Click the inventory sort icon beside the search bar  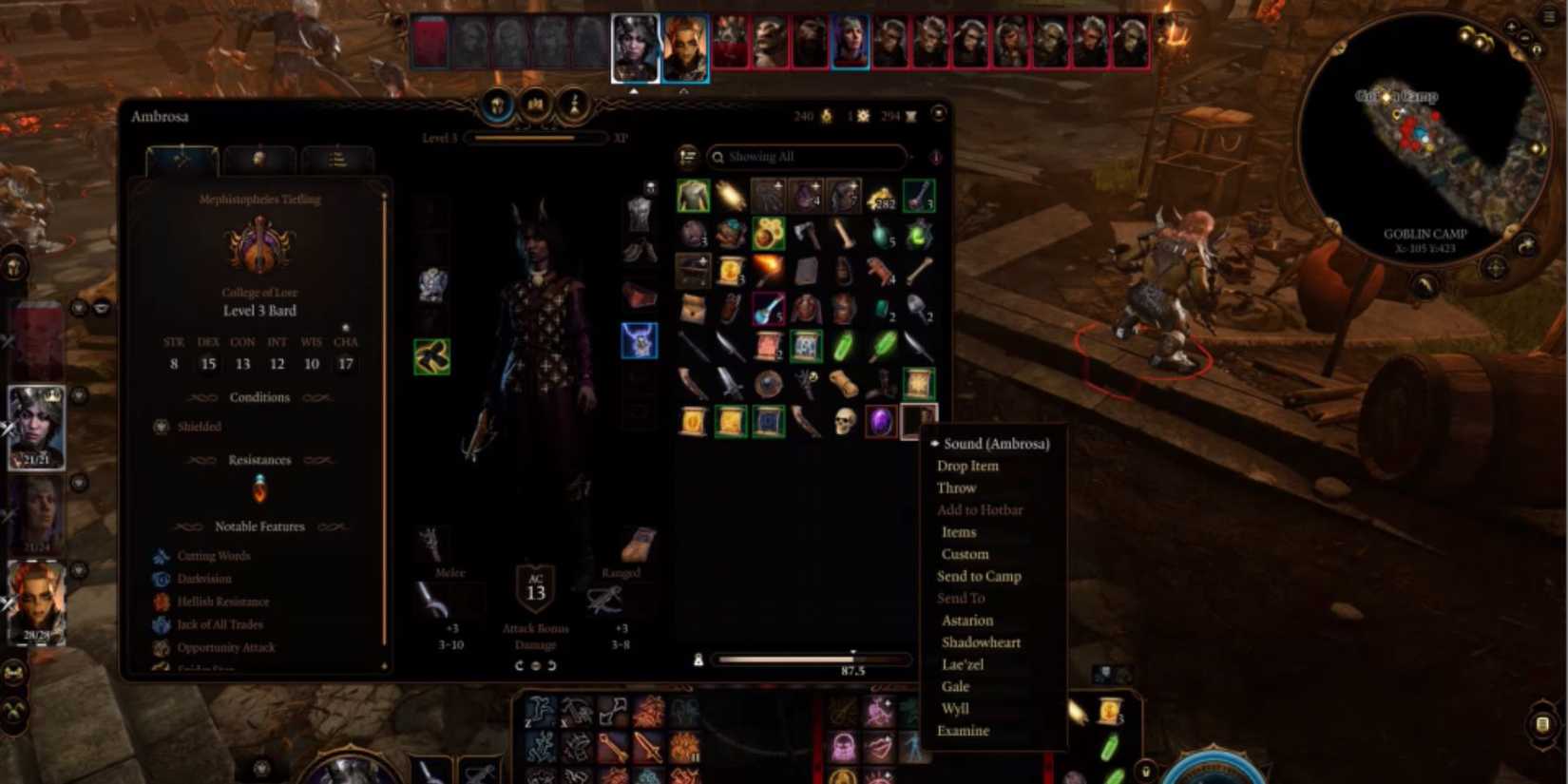687,158
